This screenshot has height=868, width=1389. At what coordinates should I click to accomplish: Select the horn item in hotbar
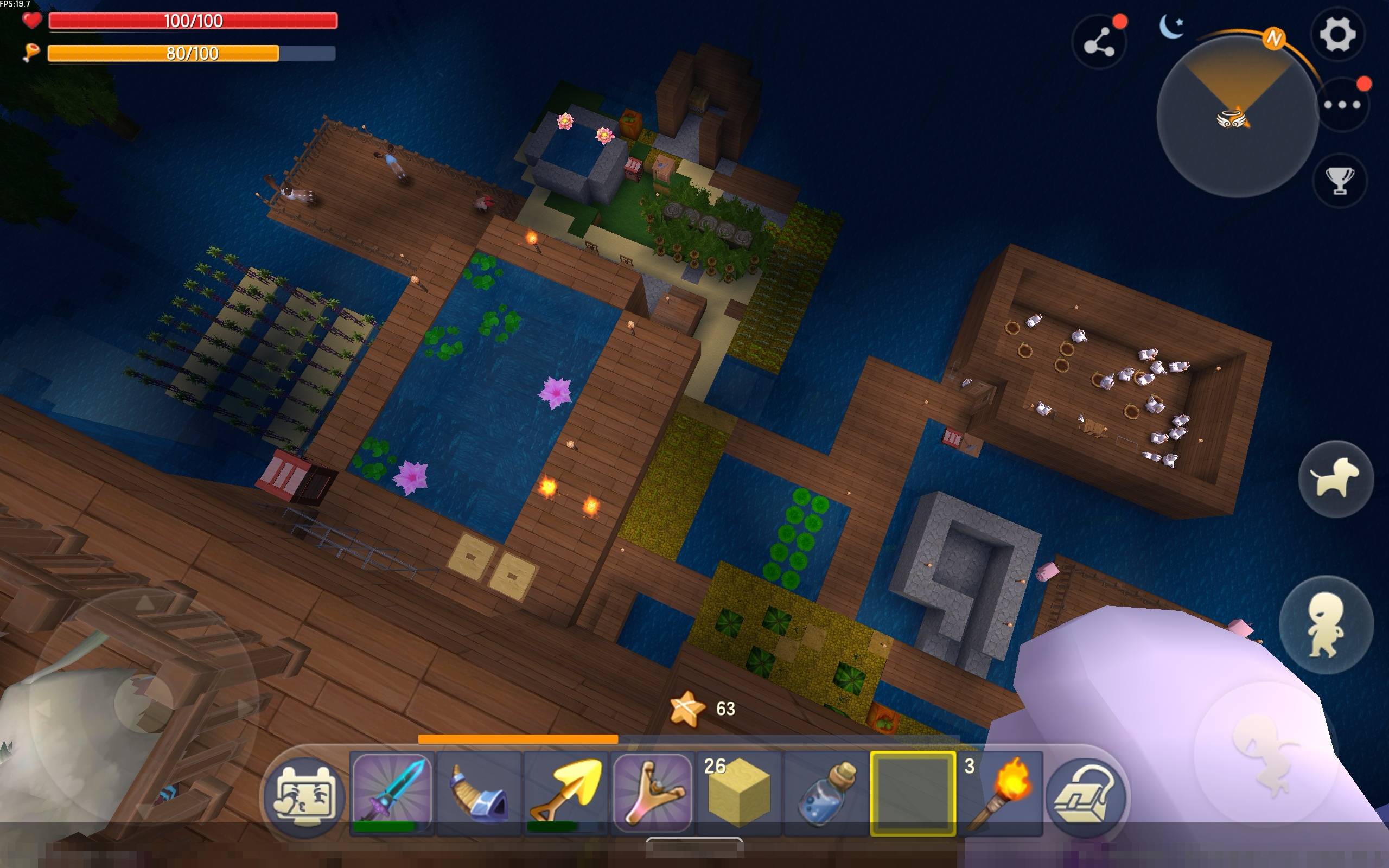479,793
